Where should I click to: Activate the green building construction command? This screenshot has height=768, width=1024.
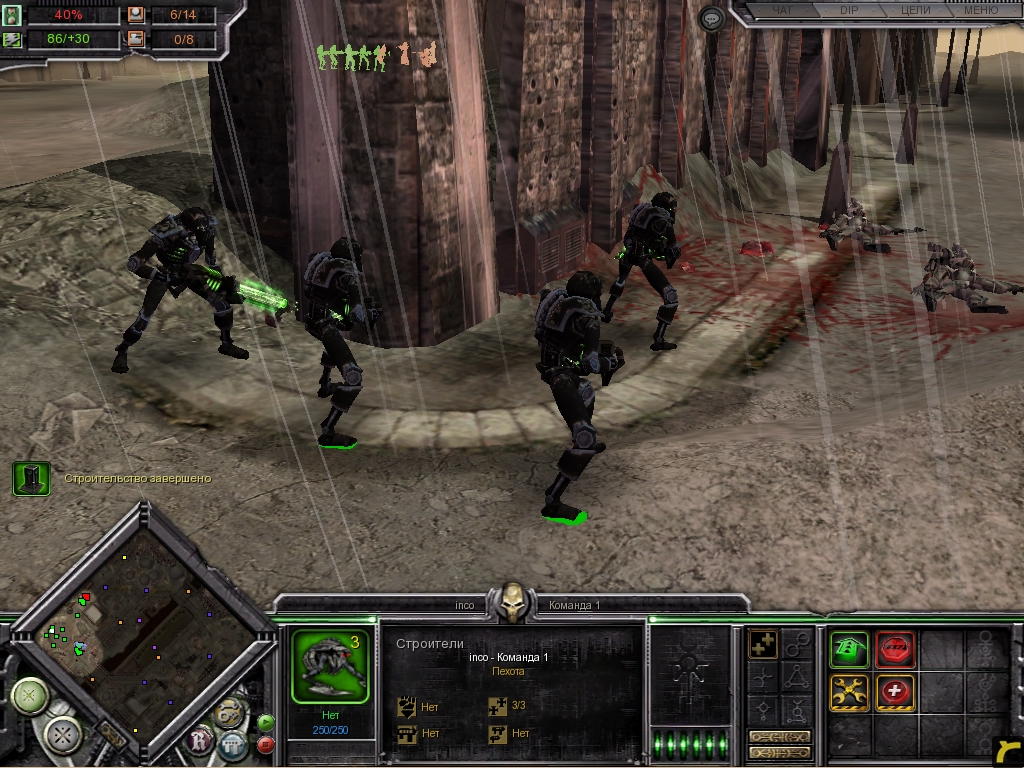click(849, 649)
